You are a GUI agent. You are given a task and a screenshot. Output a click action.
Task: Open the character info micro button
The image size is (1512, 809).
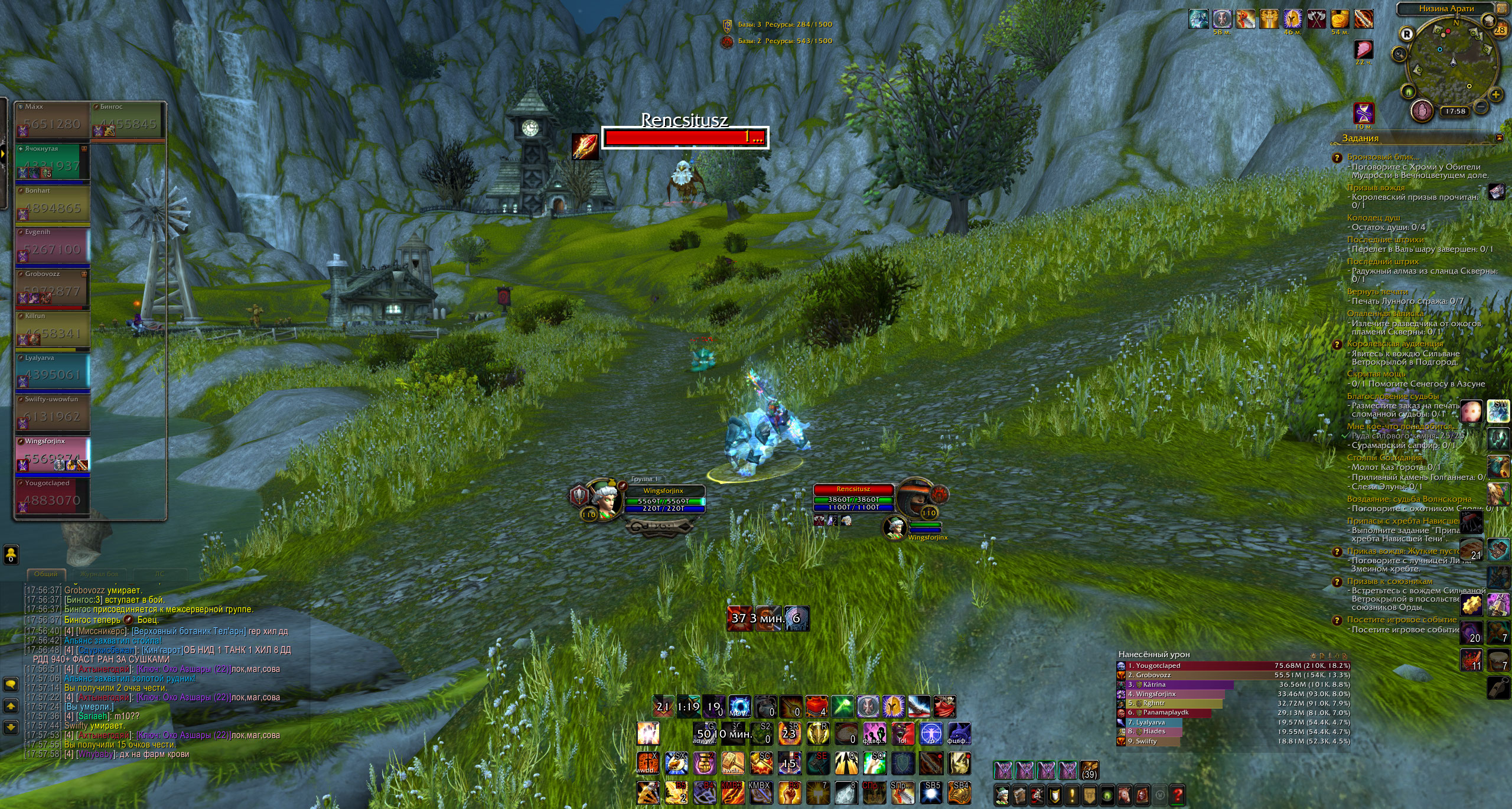tap(1002, 795)
